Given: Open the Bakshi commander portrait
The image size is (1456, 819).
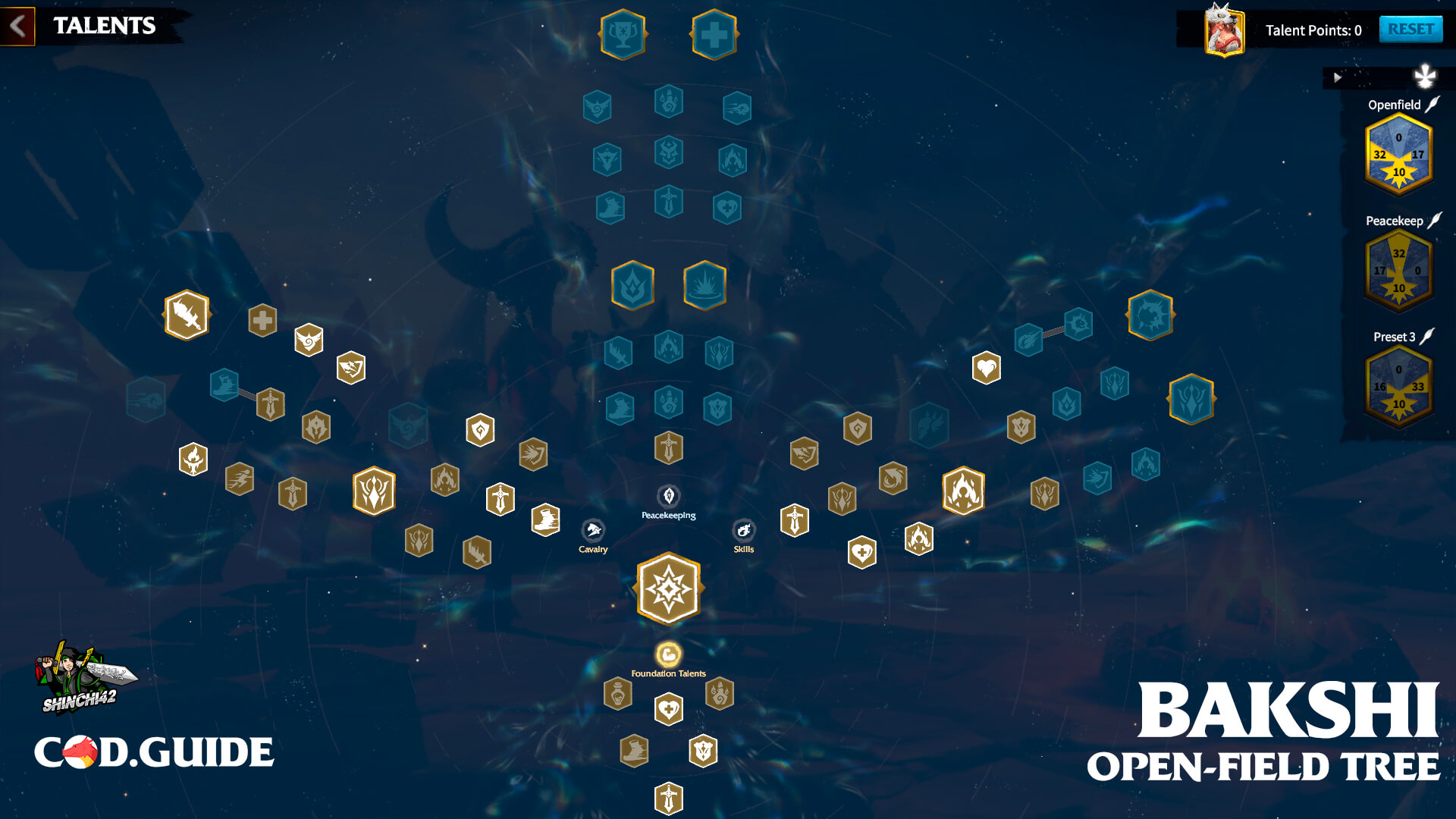Looking at the screenshot, I should [1225, 30].
